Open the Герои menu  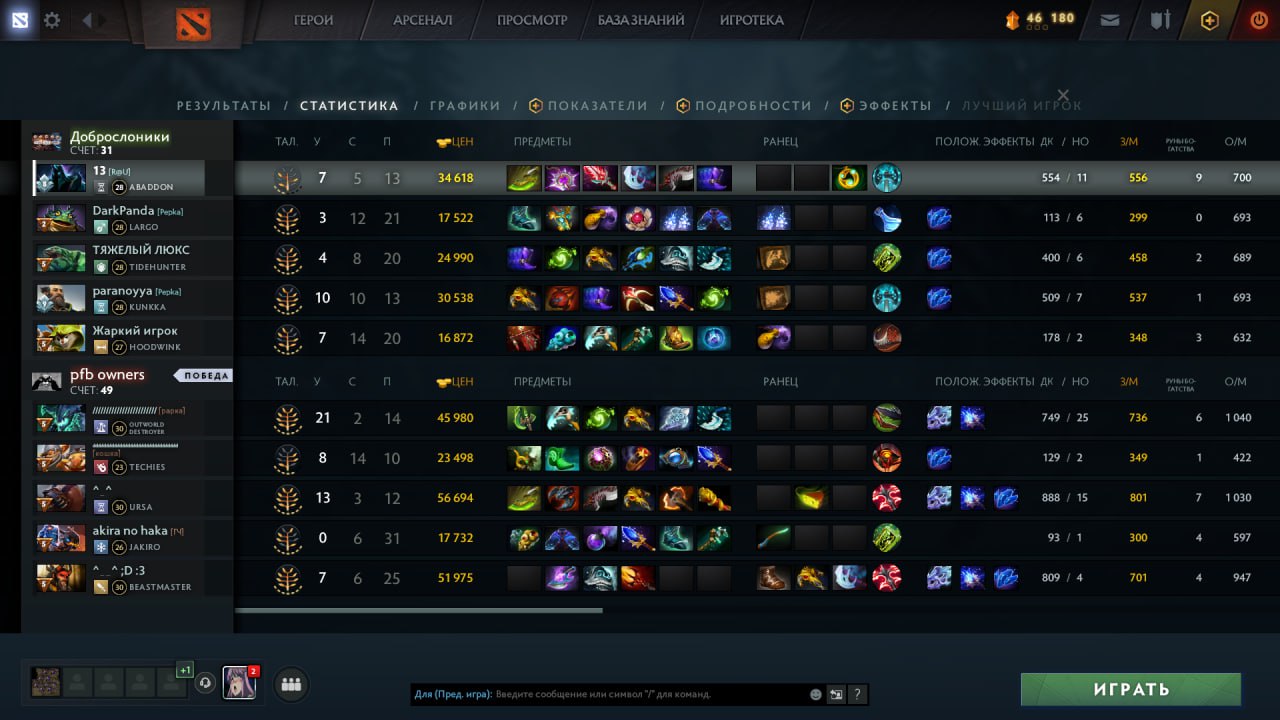click(313, 20)
